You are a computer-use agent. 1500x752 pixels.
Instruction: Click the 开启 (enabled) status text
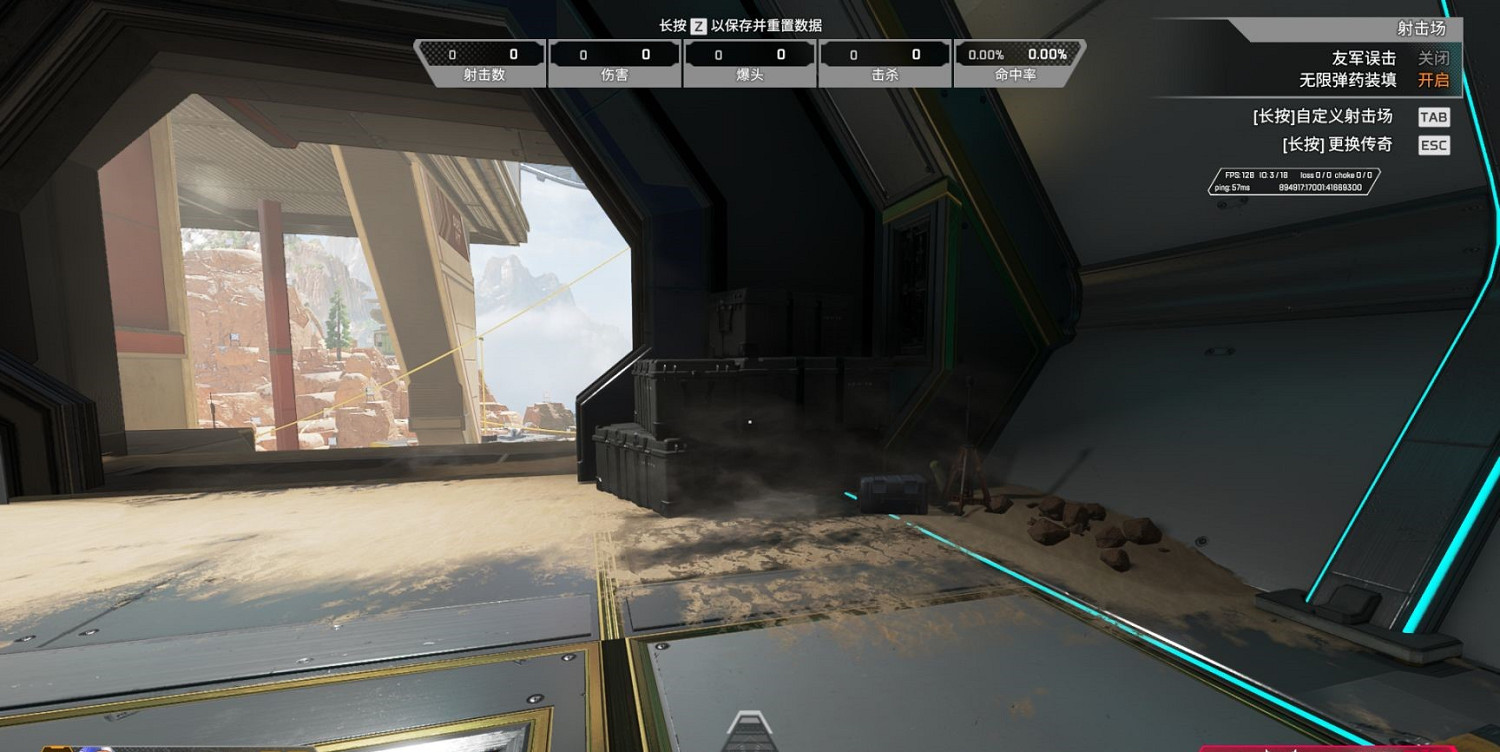[x=1434, y=81]
